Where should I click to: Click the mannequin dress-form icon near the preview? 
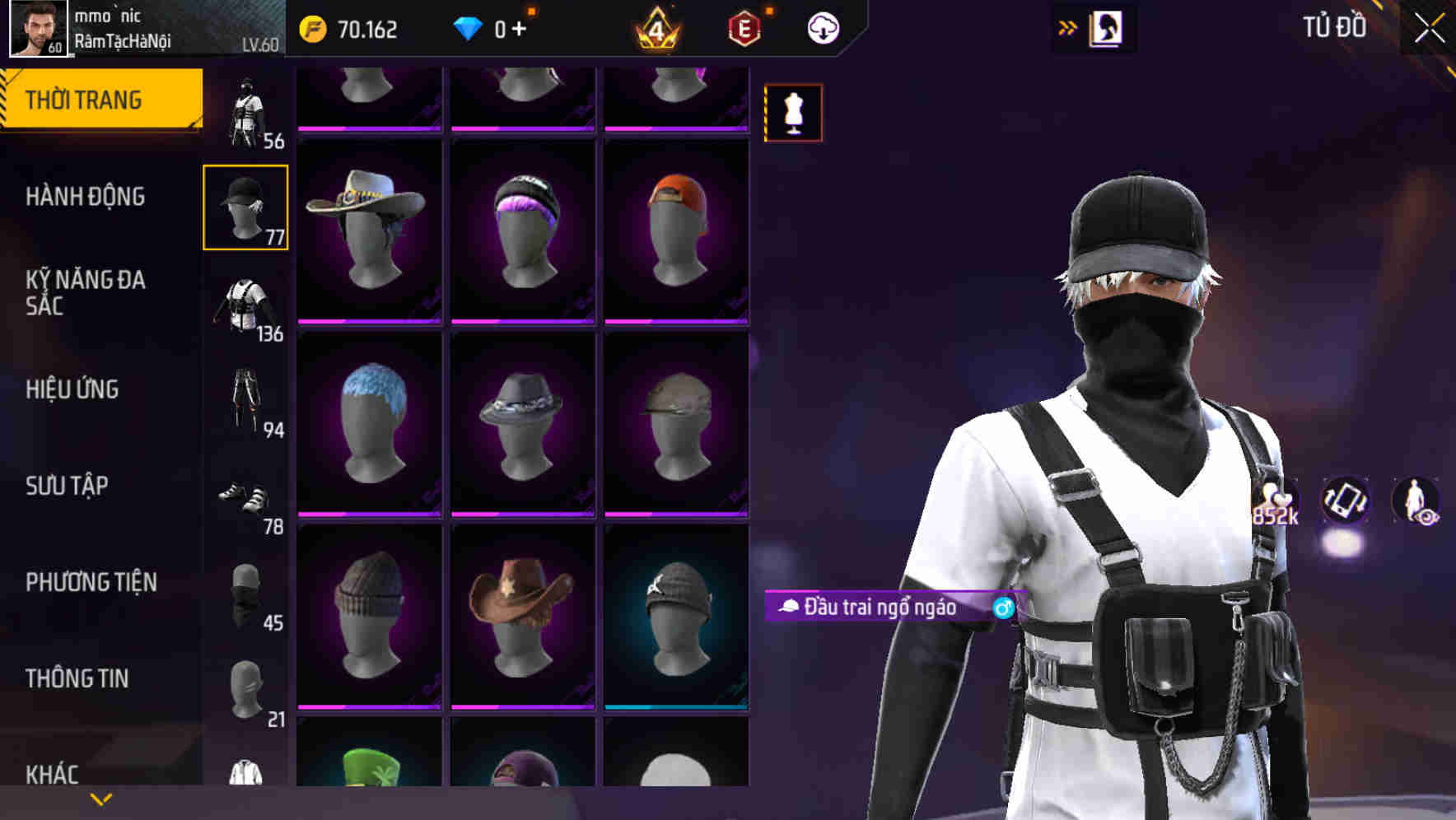(x=793, y=113)
